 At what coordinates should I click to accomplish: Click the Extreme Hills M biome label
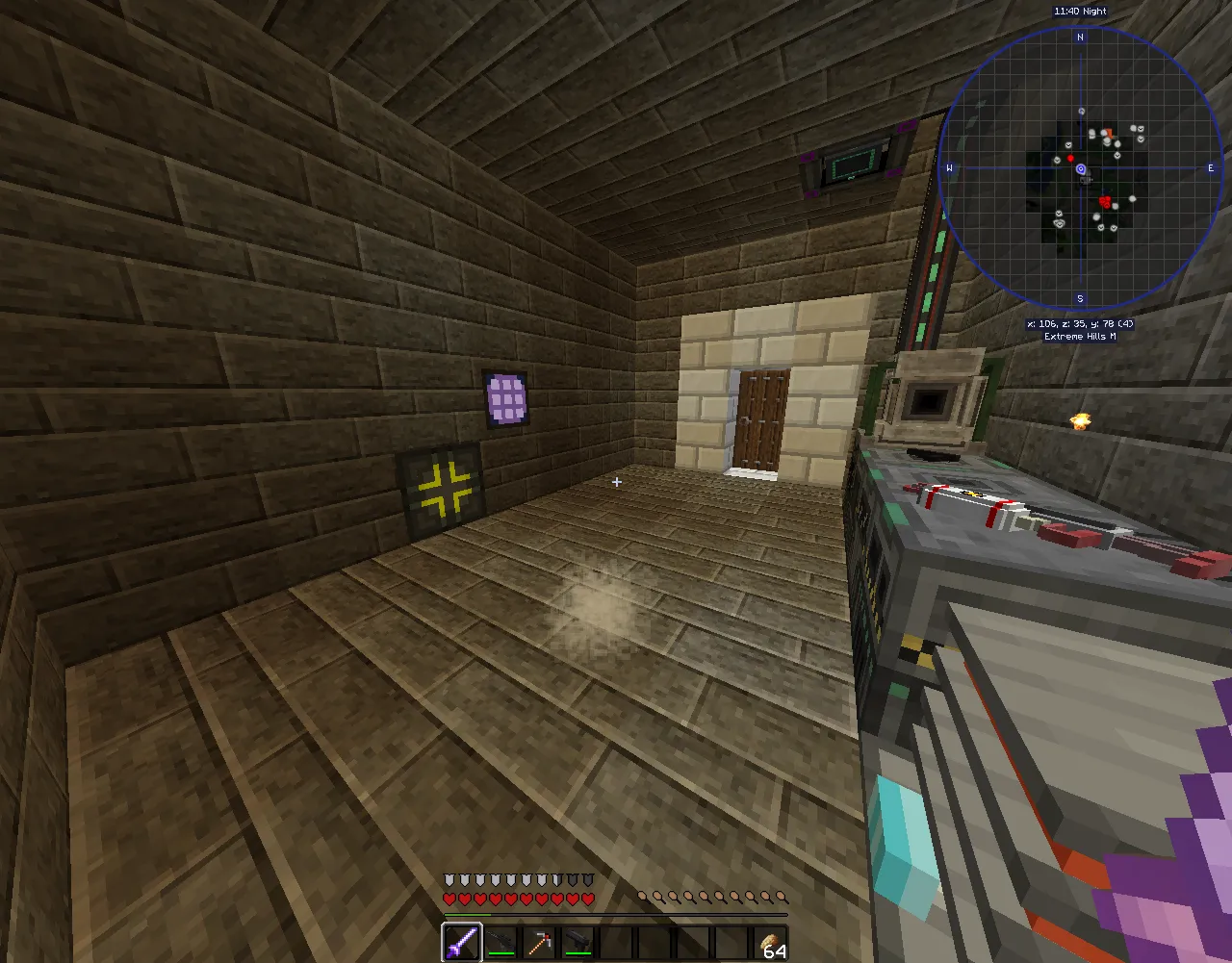[1079, 337]
